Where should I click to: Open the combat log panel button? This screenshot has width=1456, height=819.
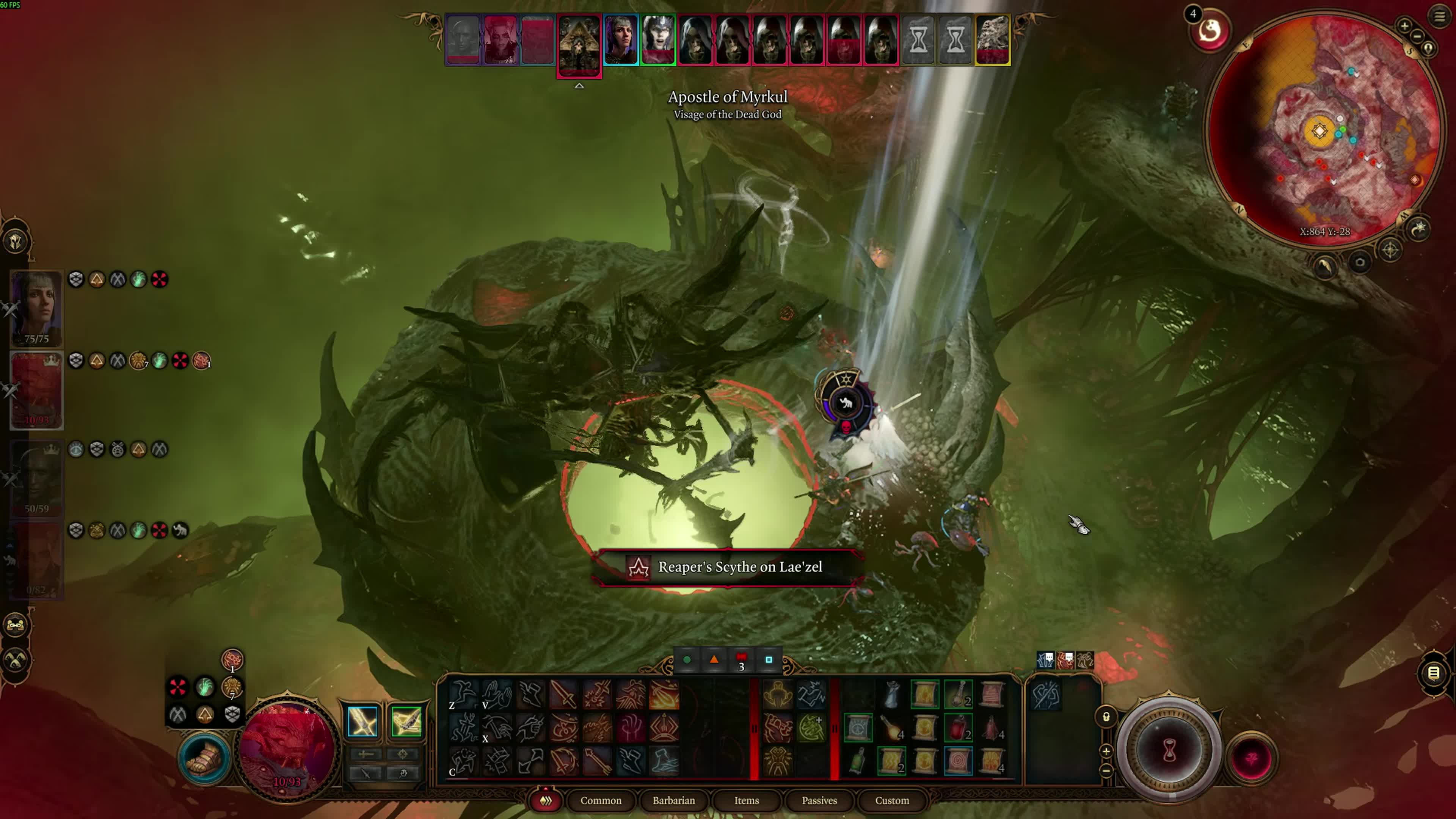[x=1433, y=673]
